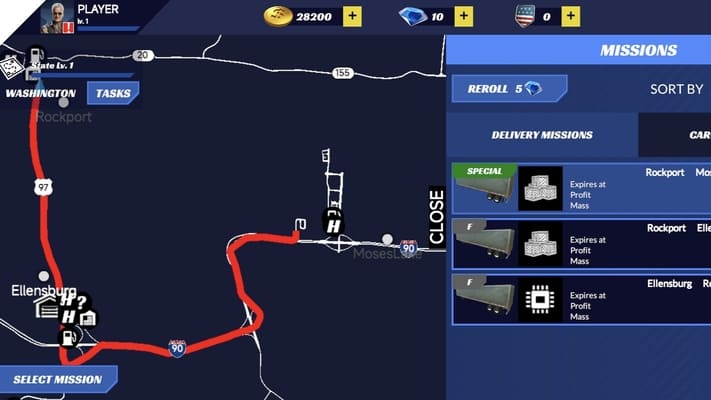Select the Ellensburg microchip cargo mission
Screen dimensions: 711x400
tap(581, 299)
